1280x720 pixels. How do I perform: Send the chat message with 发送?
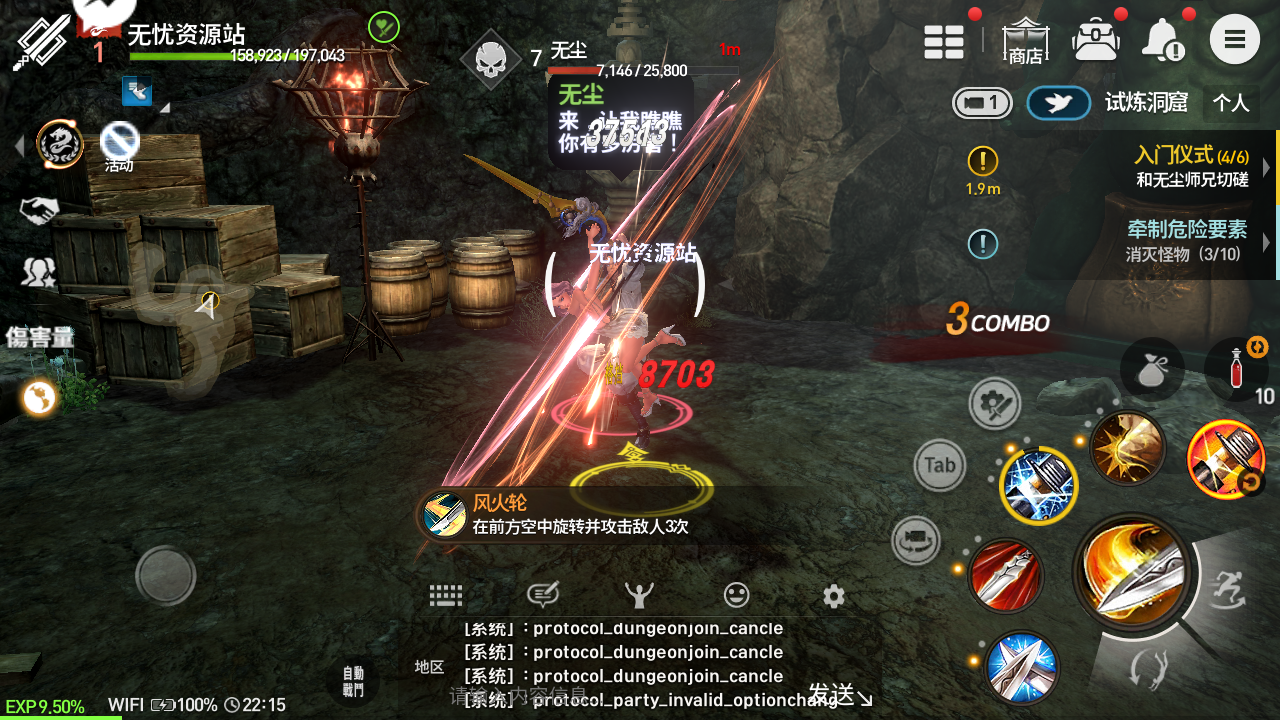point(838,694)
